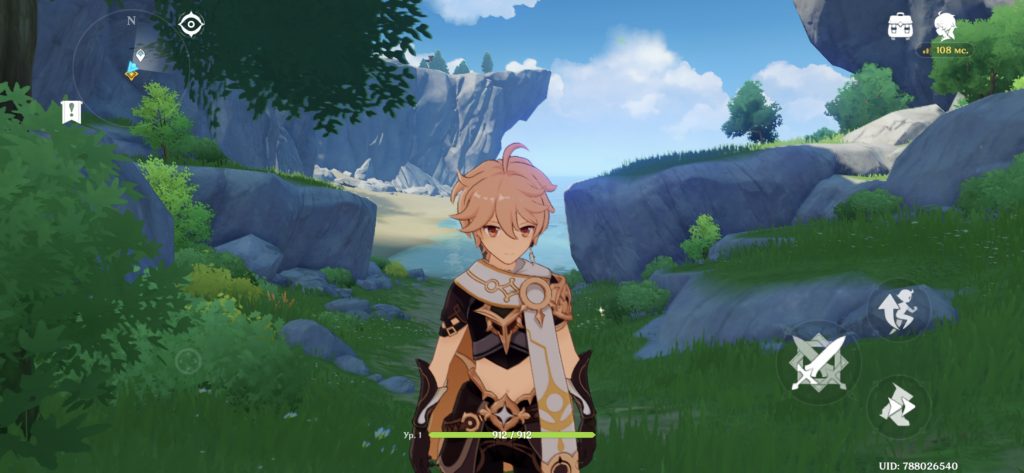The image size is (1024, 473).
Task: Open the quest banner with exclamation mark
Action: click(71, 111)
